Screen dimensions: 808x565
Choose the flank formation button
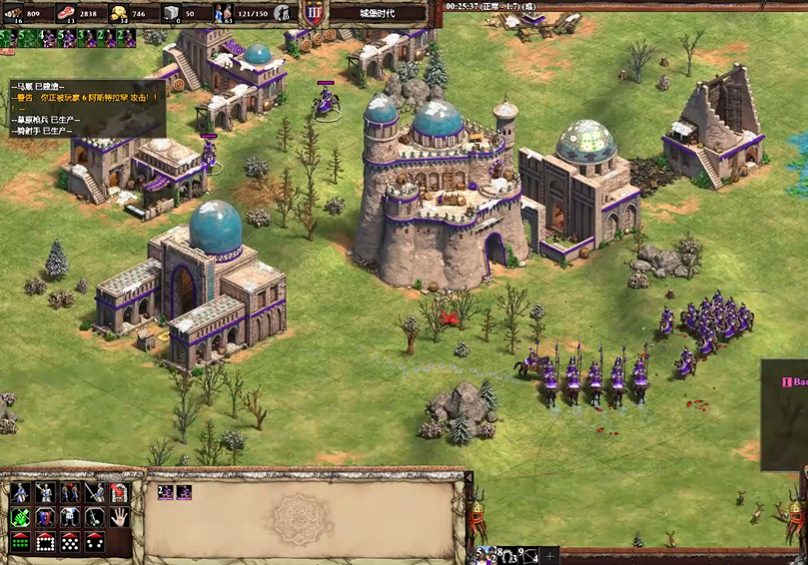[95, 543]
